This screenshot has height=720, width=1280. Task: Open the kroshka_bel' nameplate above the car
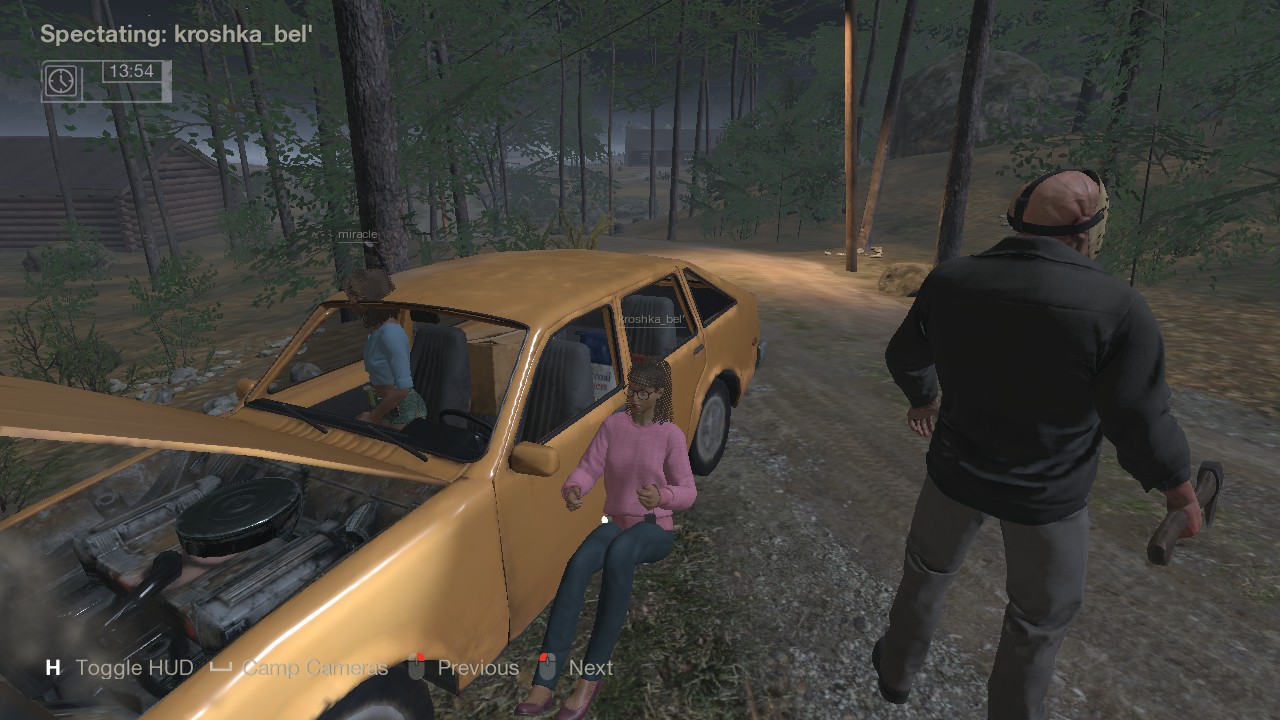[x=651, y=318]
